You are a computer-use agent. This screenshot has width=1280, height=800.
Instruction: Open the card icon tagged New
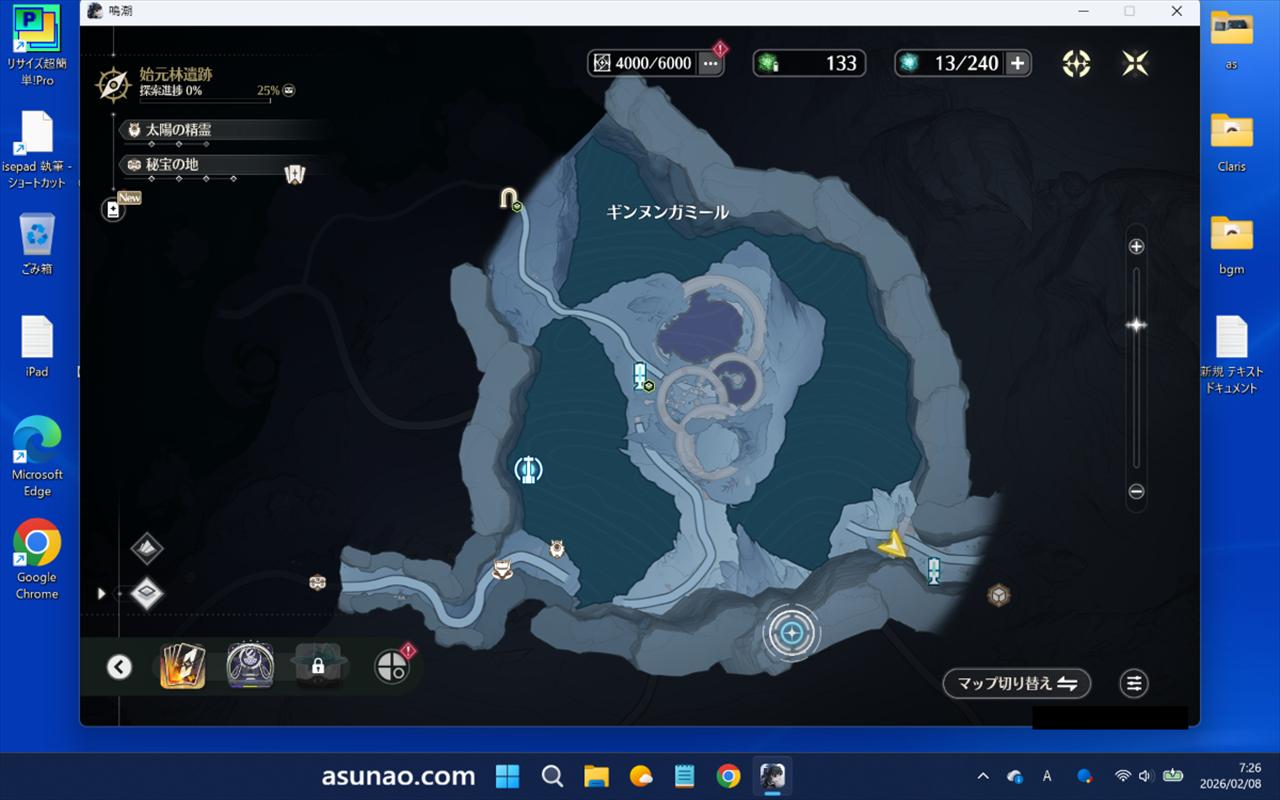(113, 210)
